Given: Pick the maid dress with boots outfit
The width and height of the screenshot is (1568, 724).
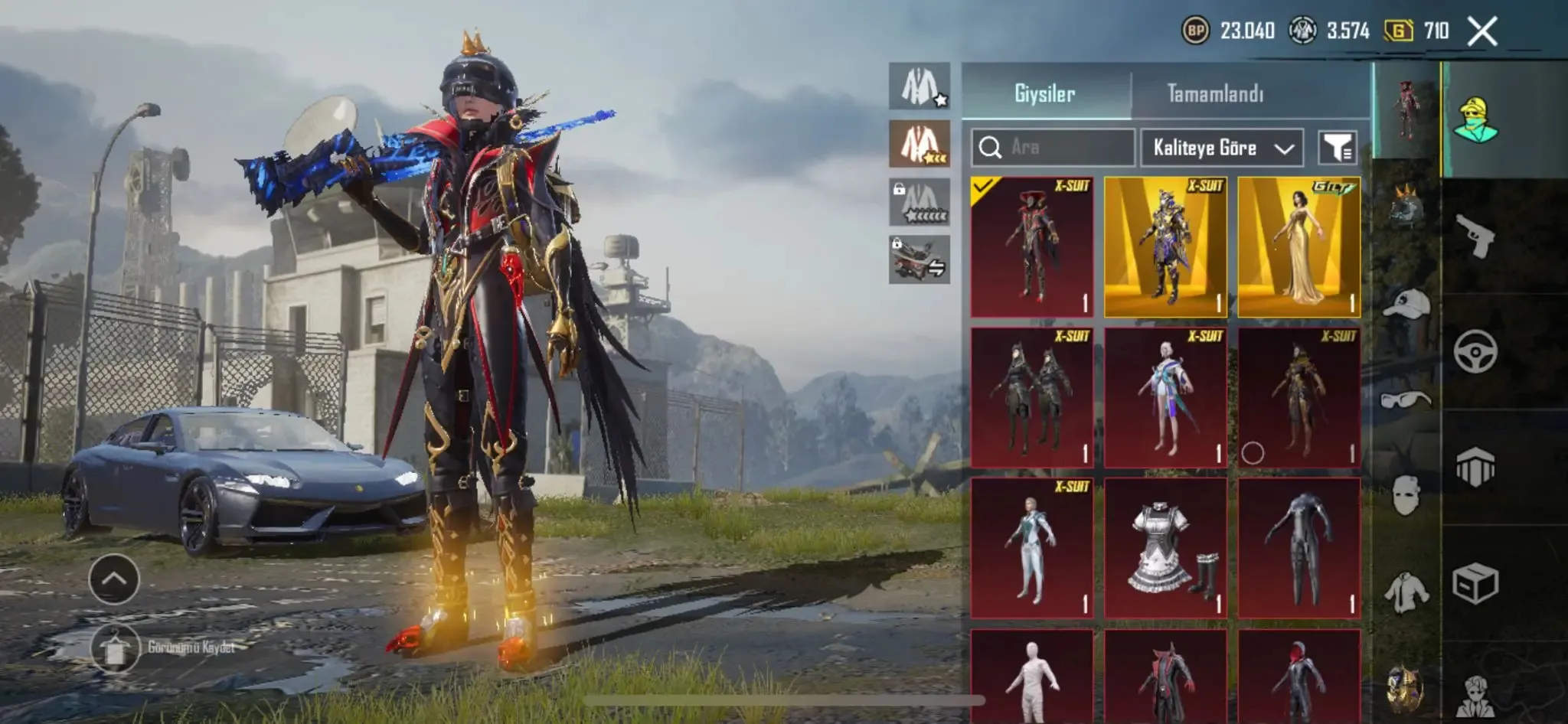Looking at the screenshot, I should [x=1165, y=548].
